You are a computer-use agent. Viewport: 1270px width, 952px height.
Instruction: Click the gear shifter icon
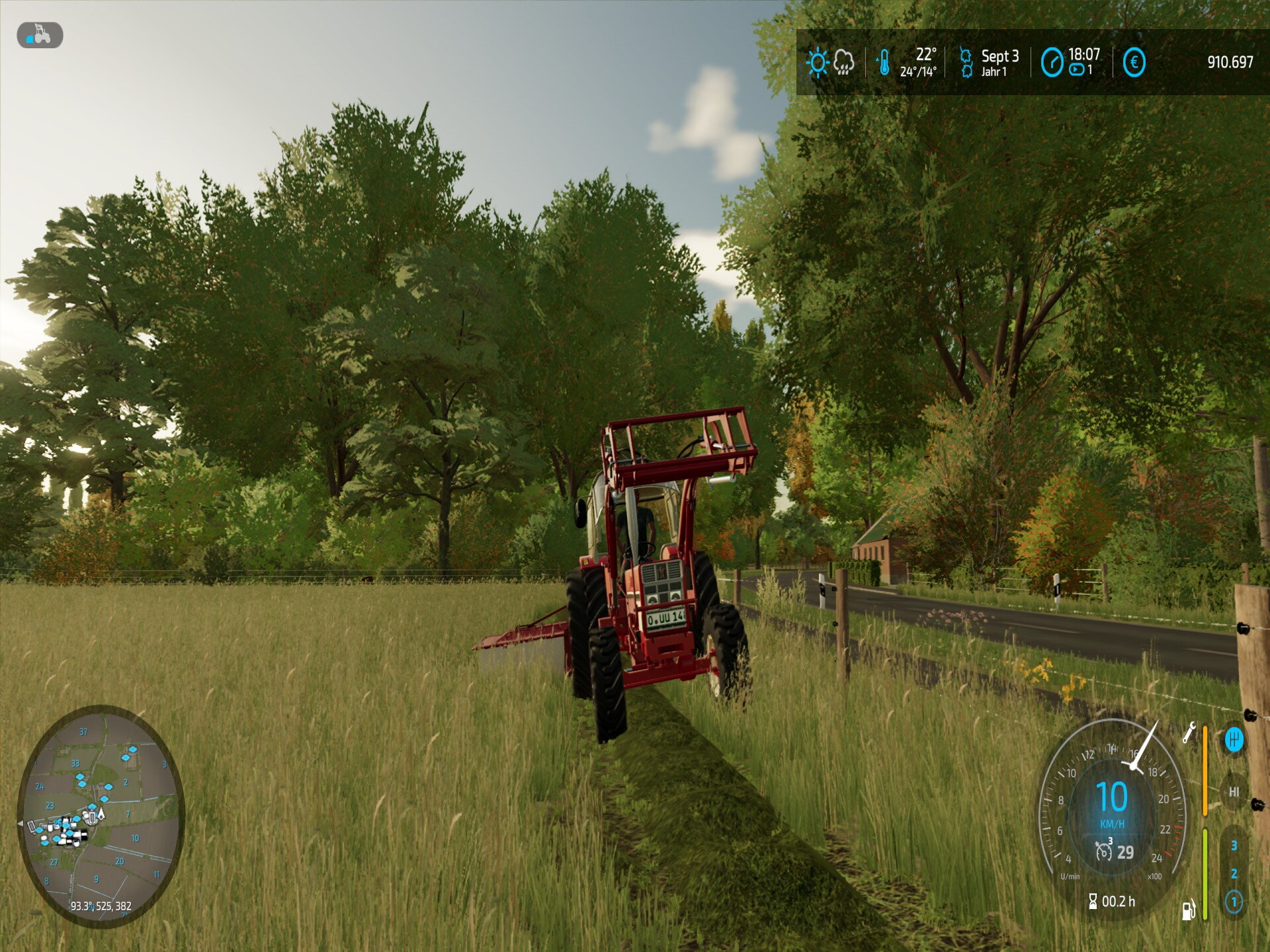[1234, 739]
